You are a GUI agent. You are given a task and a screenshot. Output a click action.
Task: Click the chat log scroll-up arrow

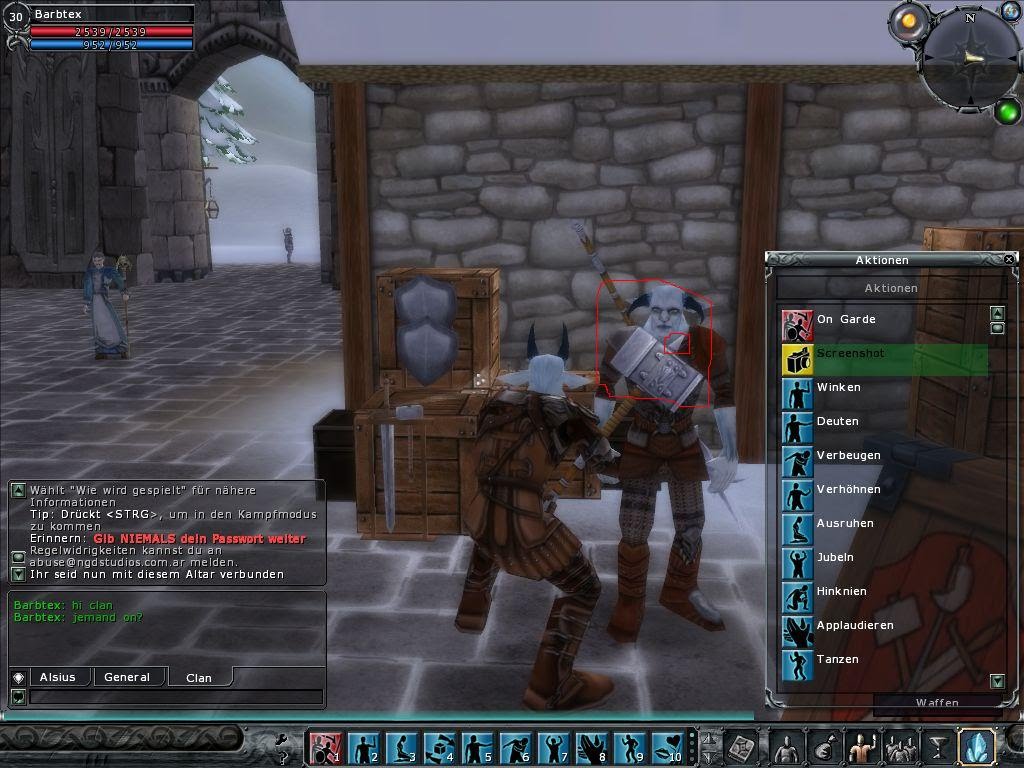tap(18, 490)
